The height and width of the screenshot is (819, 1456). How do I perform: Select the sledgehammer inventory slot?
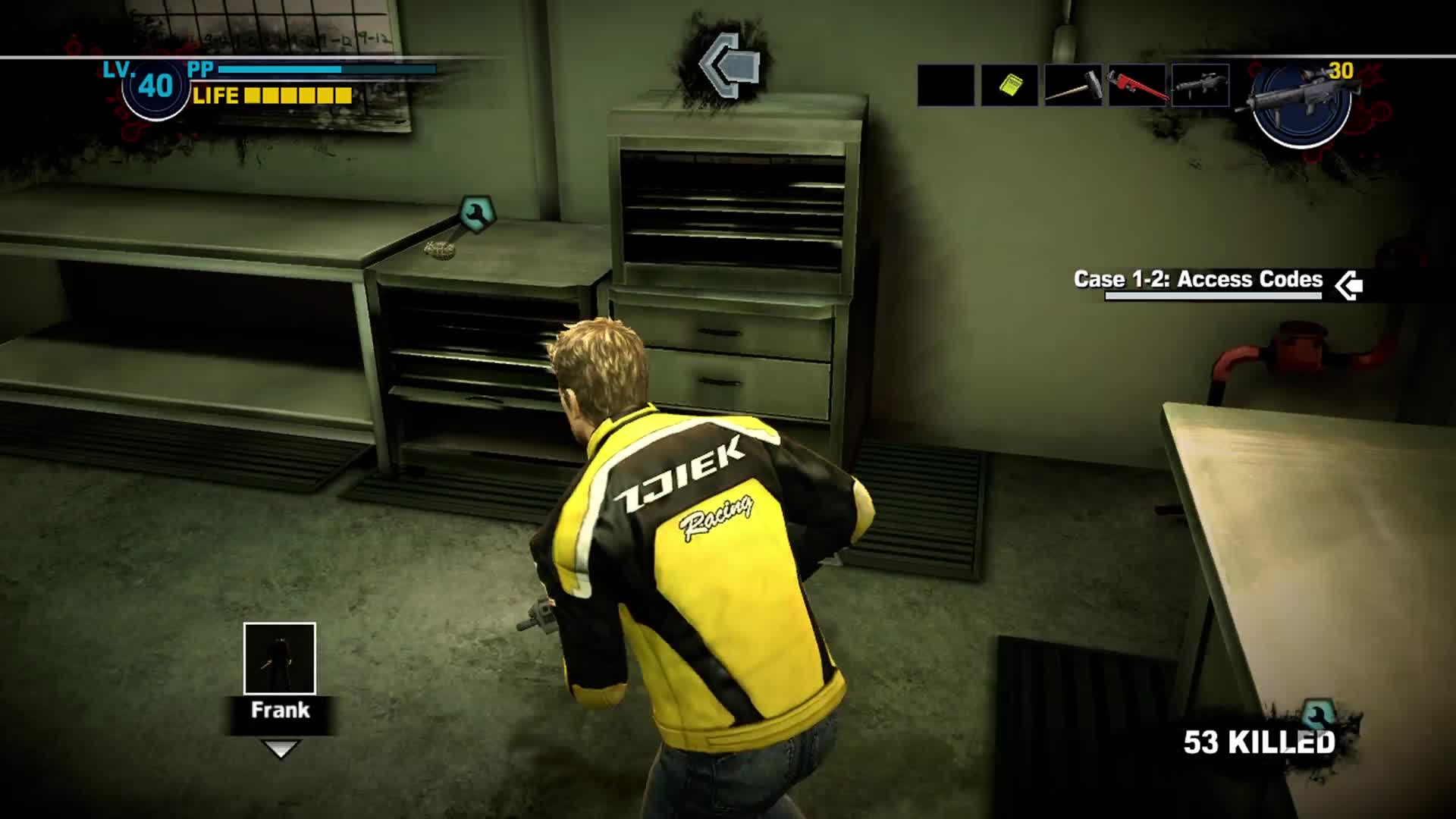point(1073,85)
